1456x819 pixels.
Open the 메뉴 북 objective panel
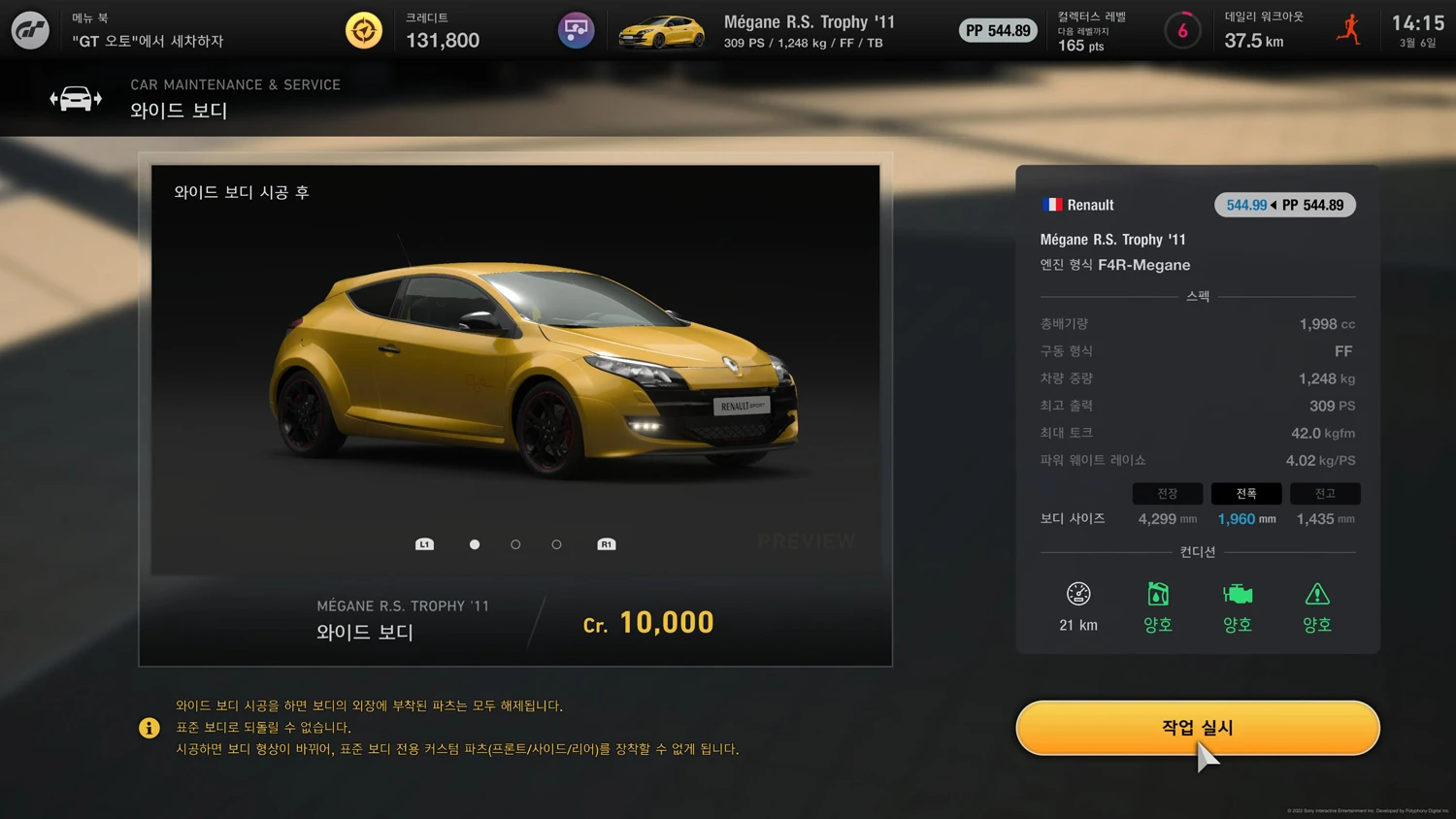tap(148, 30)
